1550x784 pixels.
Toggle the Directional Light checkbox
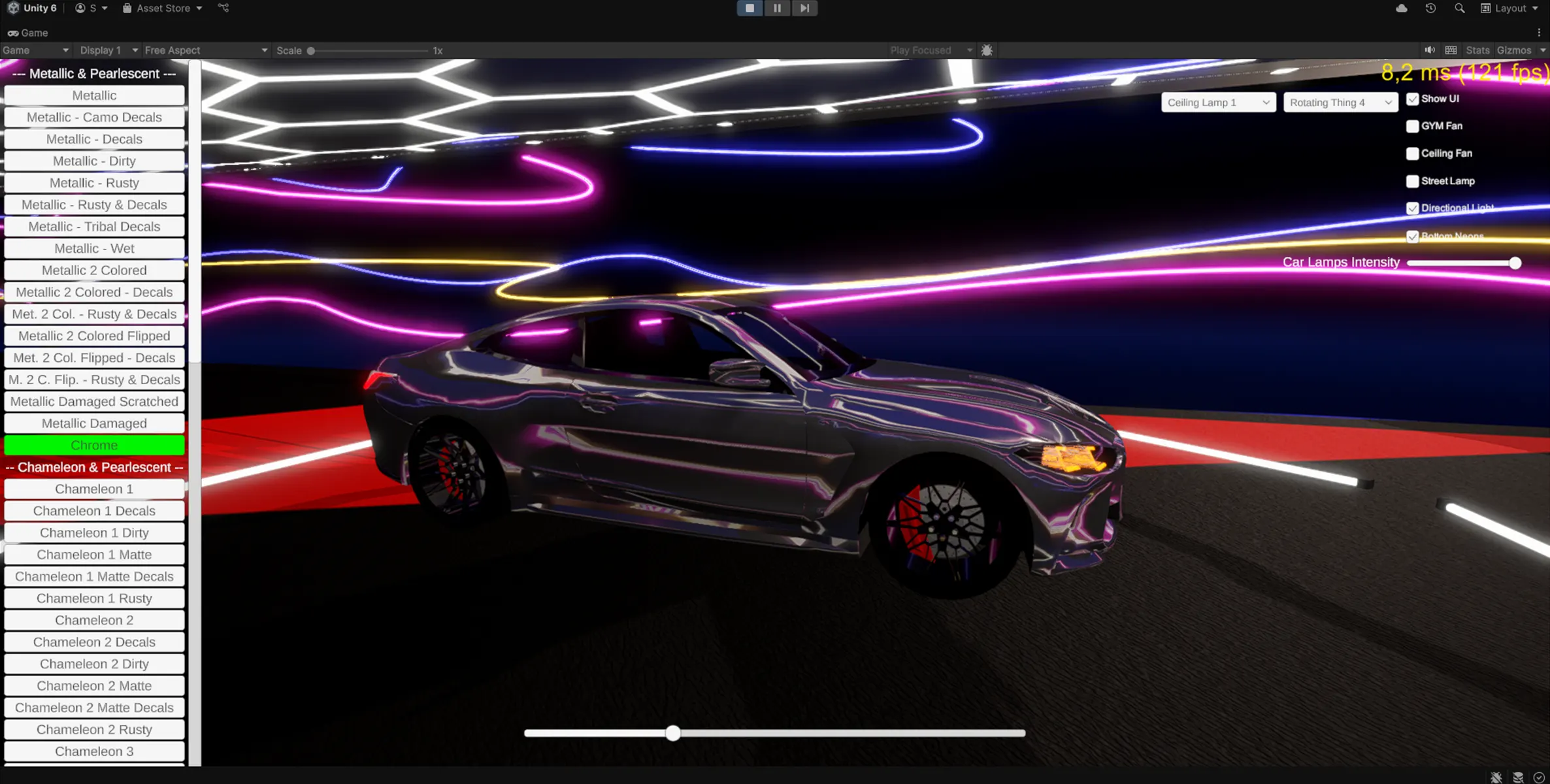coord(1412,208)
